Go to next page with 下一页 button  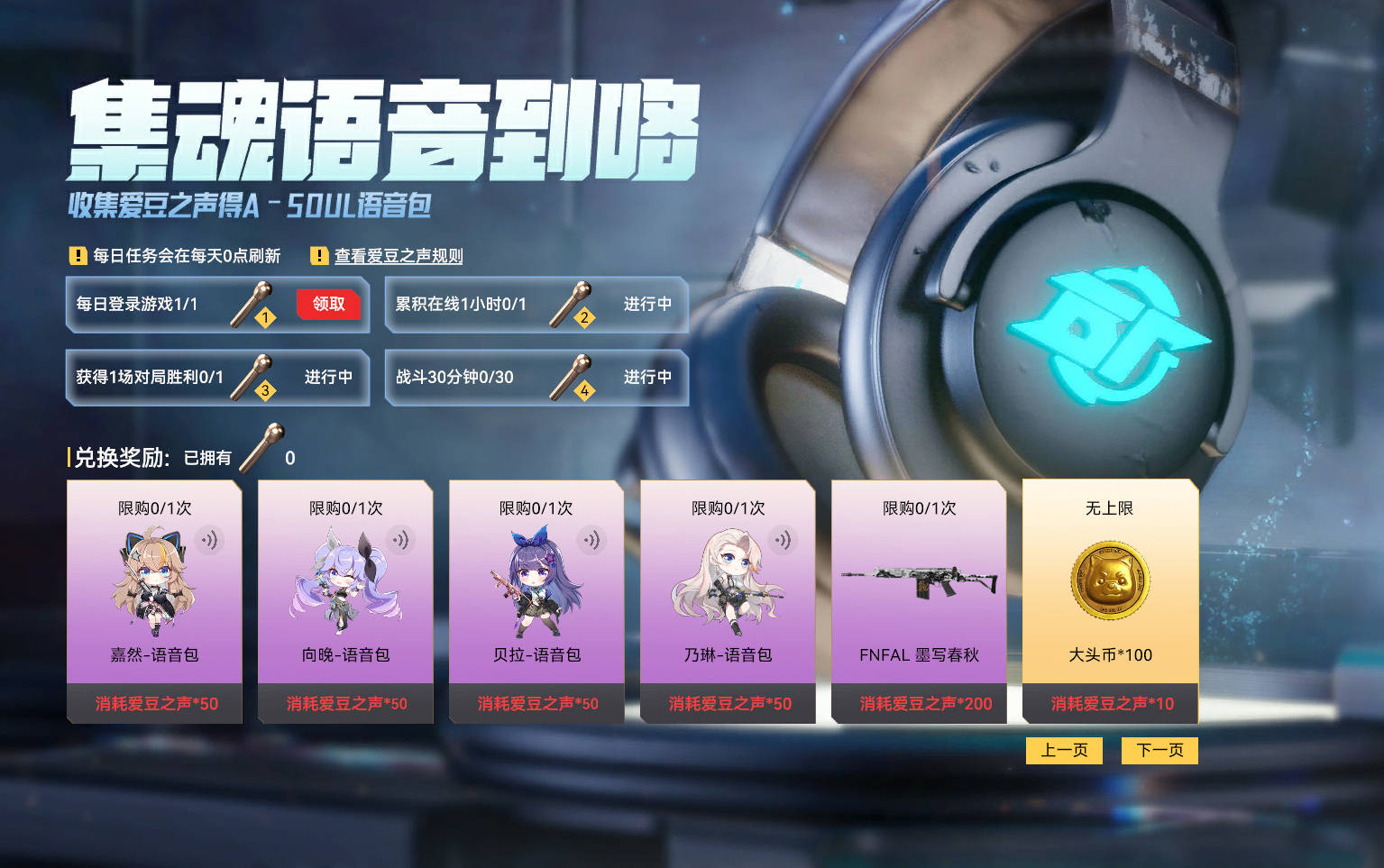click(1159, 750)
